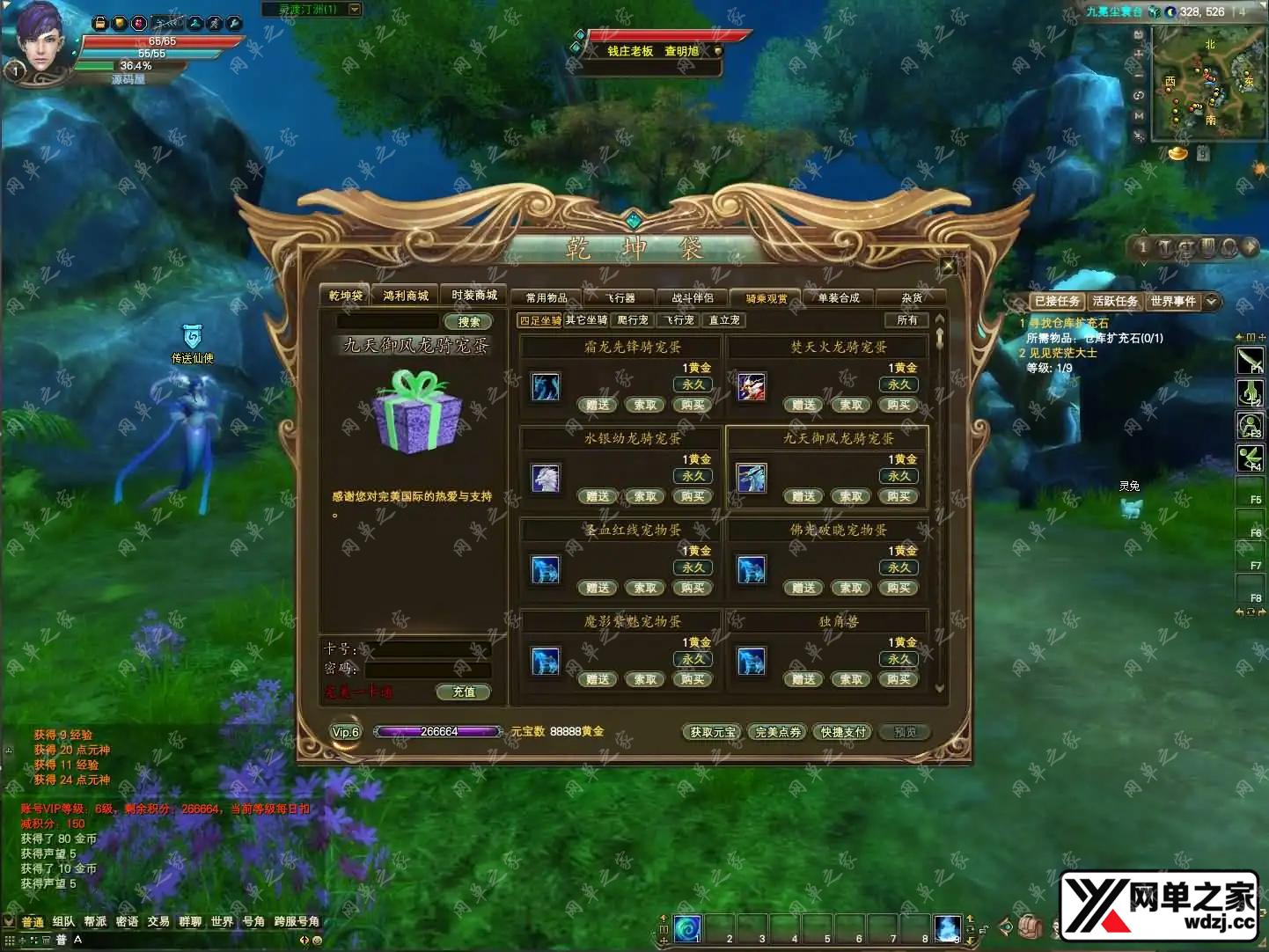This screenshot has width=1269, height=952.
Task: Open 获取元宝 to get ingots
Action: pos(712,732)
